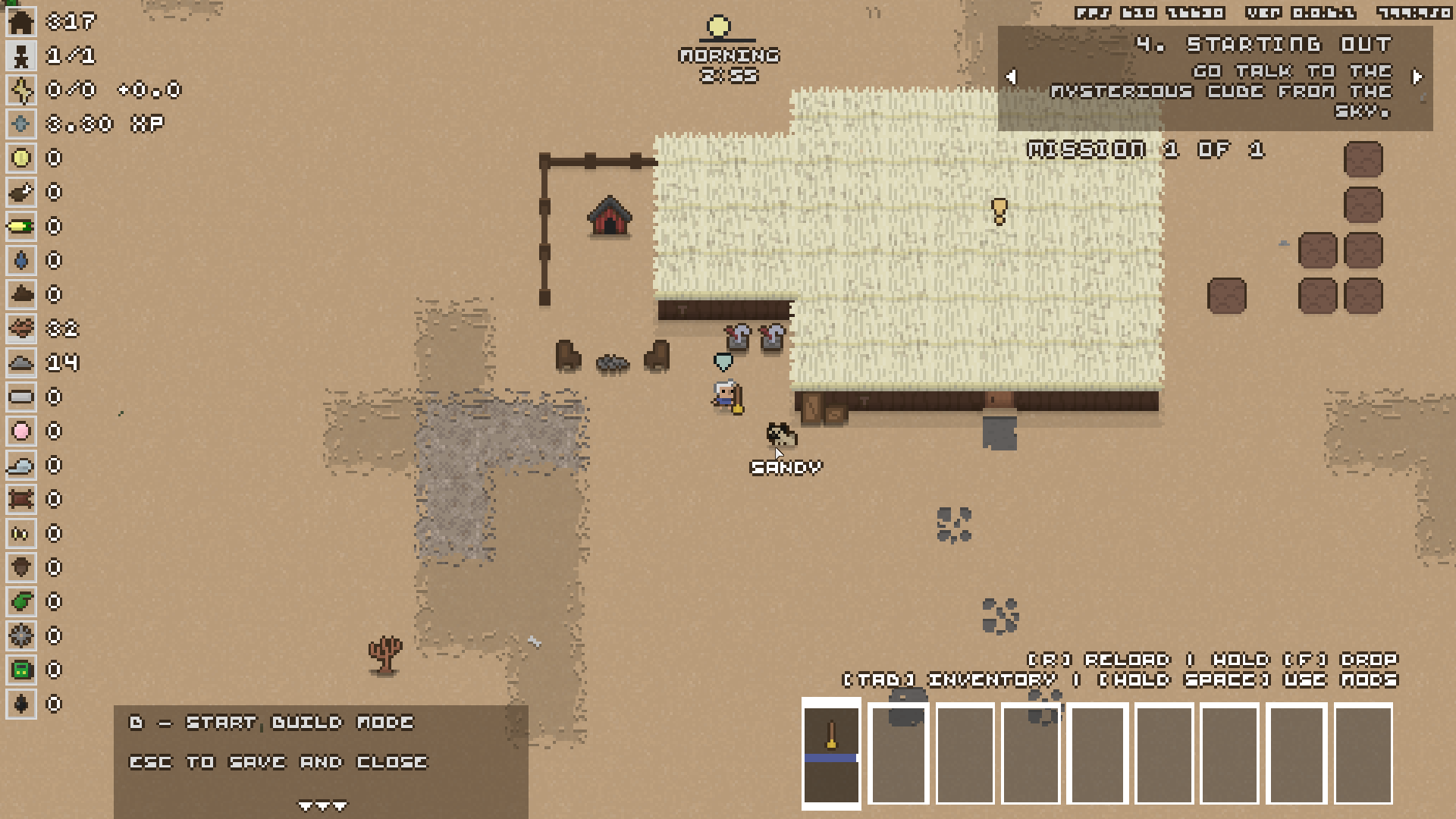The image size is (1456, 819).
Task: Show the next mission with the right arrow
Action: (x=1417, y=77)
